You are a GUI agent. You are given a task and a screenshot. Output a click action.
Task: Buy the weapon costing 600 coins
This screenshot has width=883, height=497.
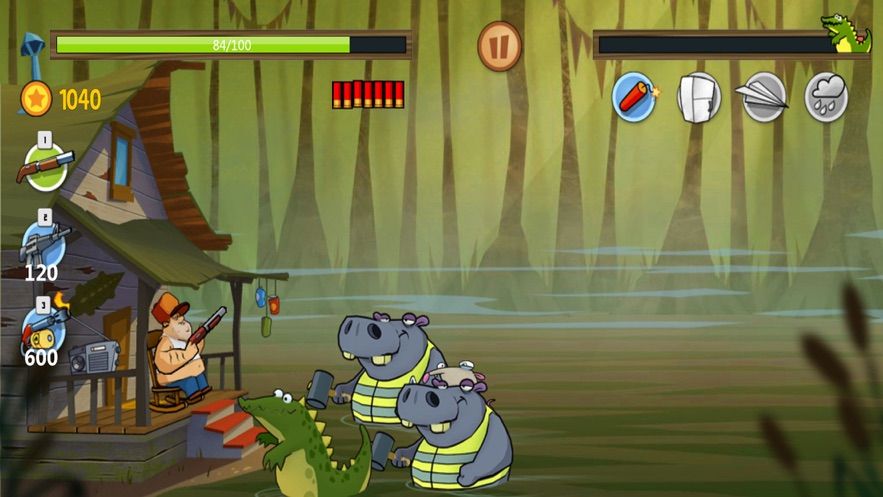pyautogui.click(x=44, y=328)
